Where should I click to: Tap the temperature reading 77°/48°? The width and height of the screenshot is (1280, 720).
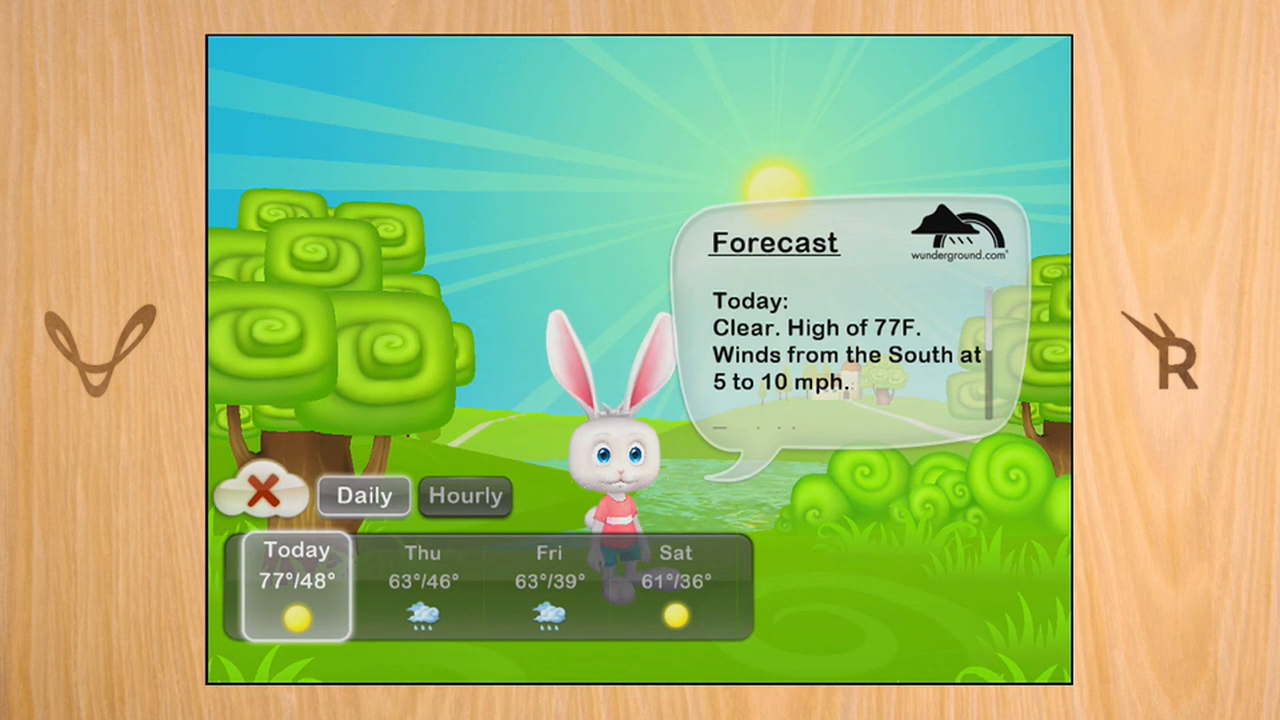296,582
